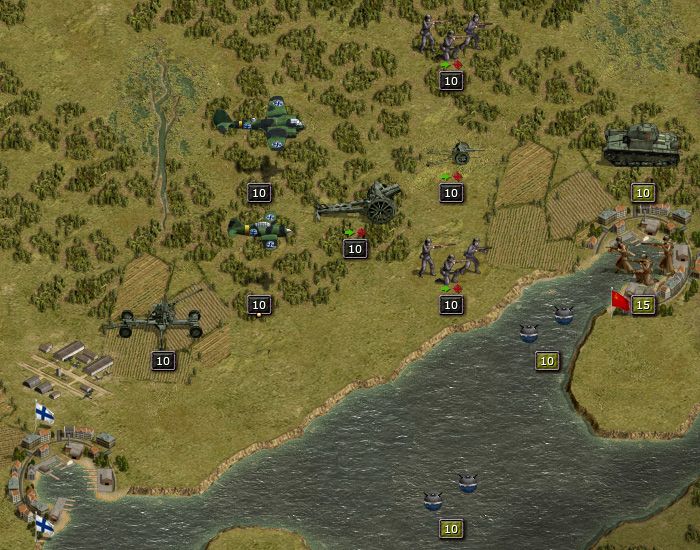This screenshot has height=550, width=700.
Task: Select the single-engine fighter plane unit
Action: click(259, 232)
